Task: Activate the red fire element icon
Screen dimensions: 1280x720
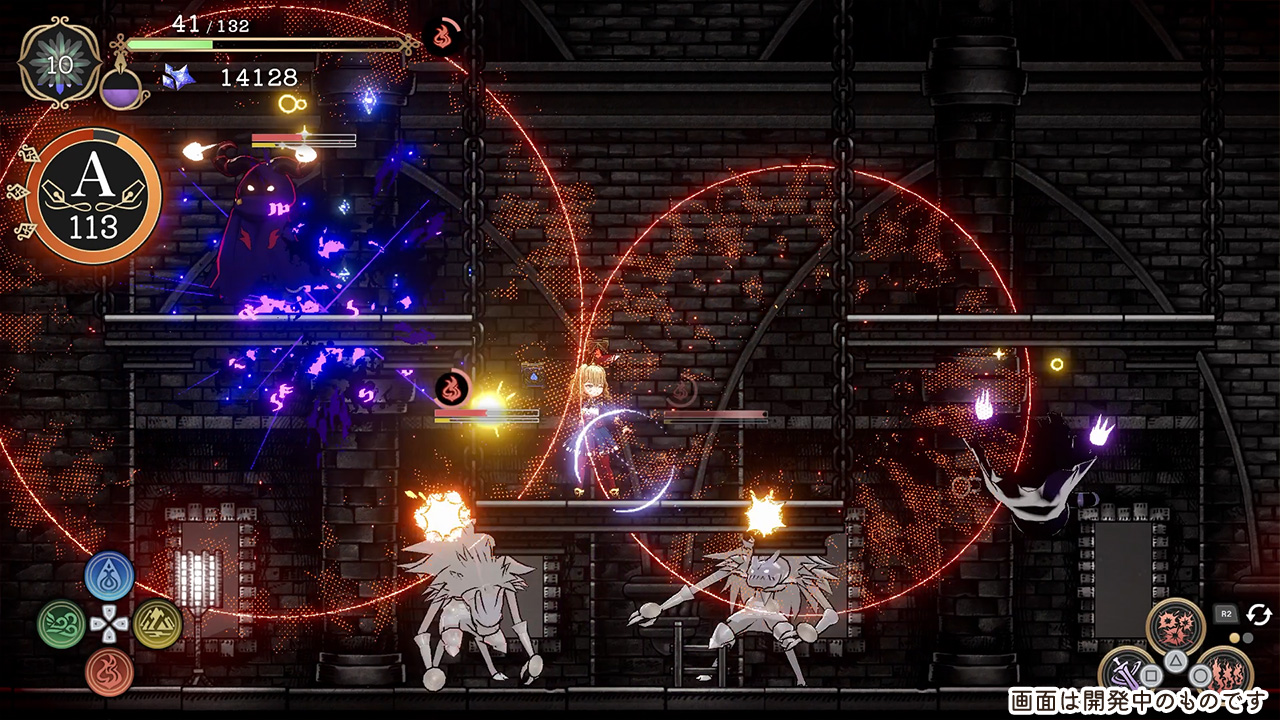Action: point(109,672)
